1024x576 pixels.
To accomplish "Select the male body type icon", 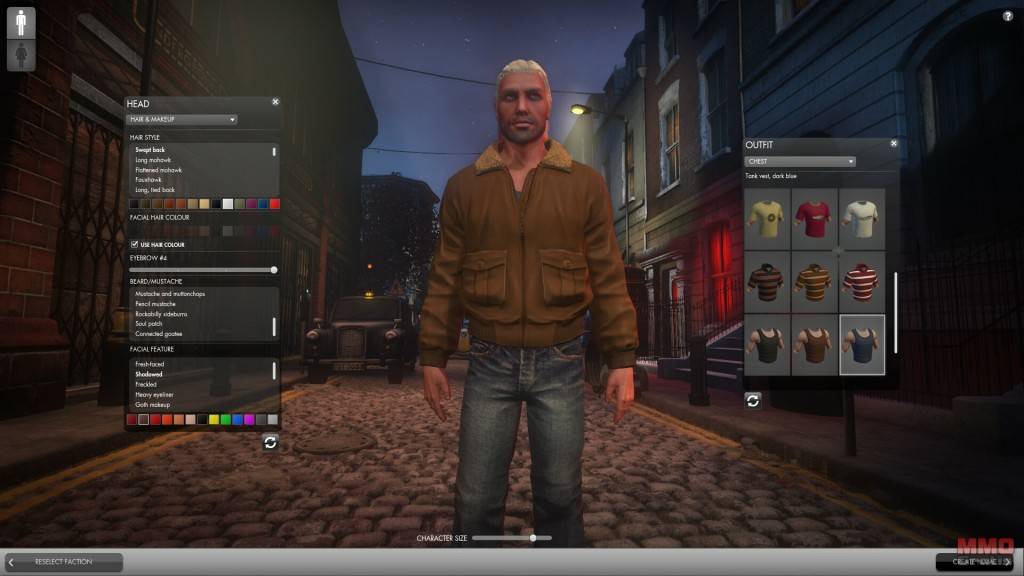I will pyautogui.click(x=20, y=22).
